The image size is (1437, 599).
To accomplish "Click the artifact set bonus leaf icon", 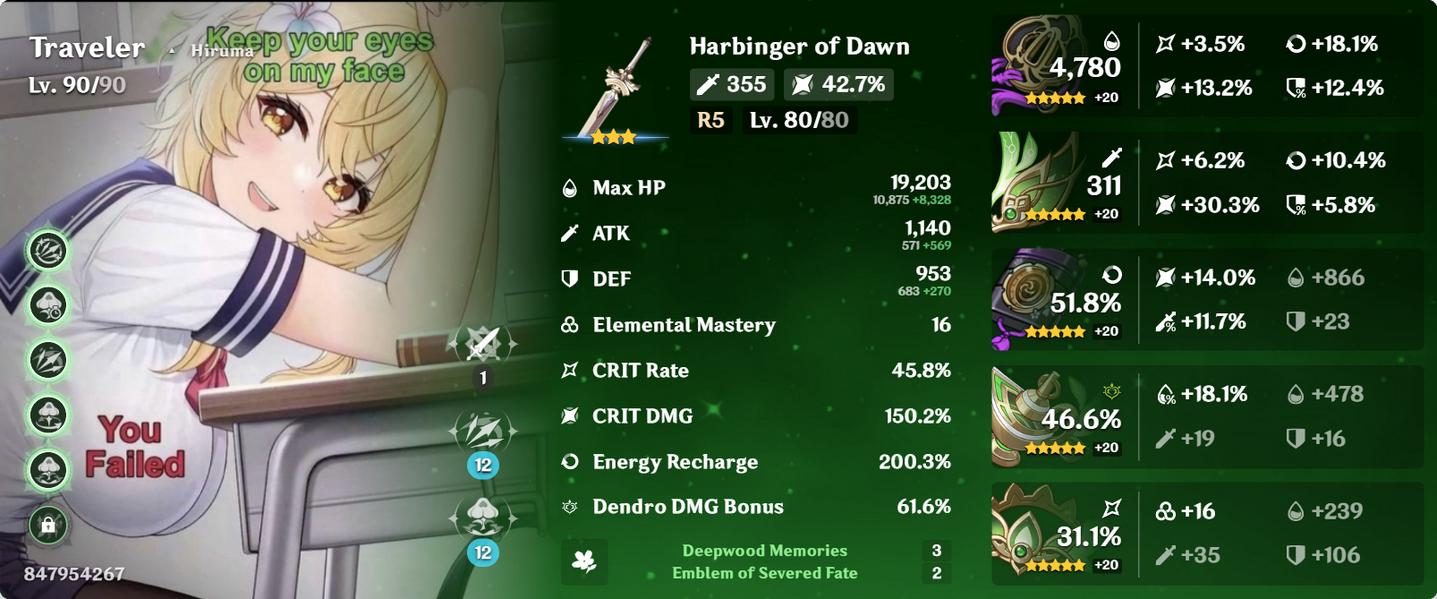I will click(x=584, y=562).
